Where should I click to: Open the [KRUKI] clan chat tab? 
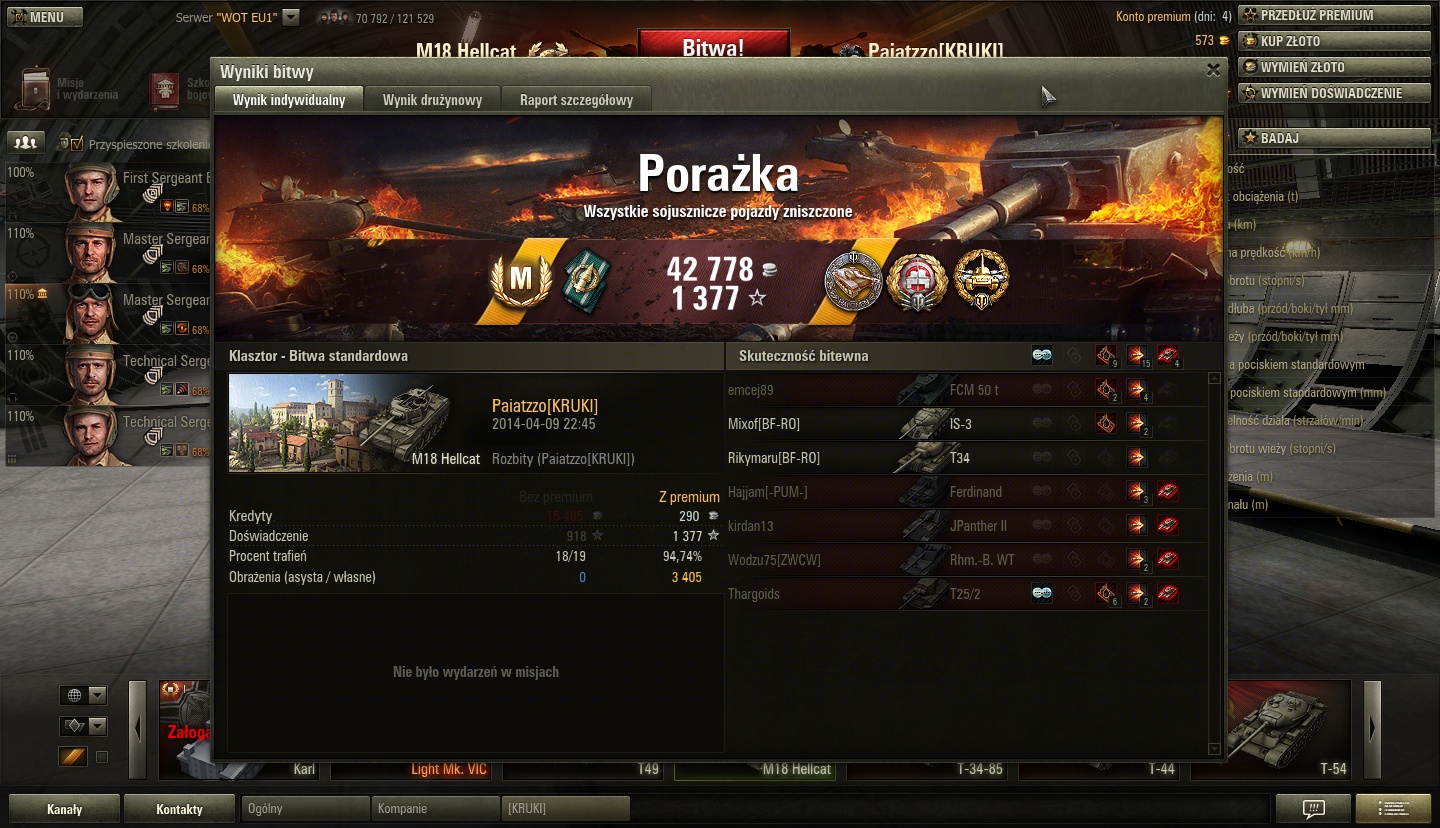565,808
